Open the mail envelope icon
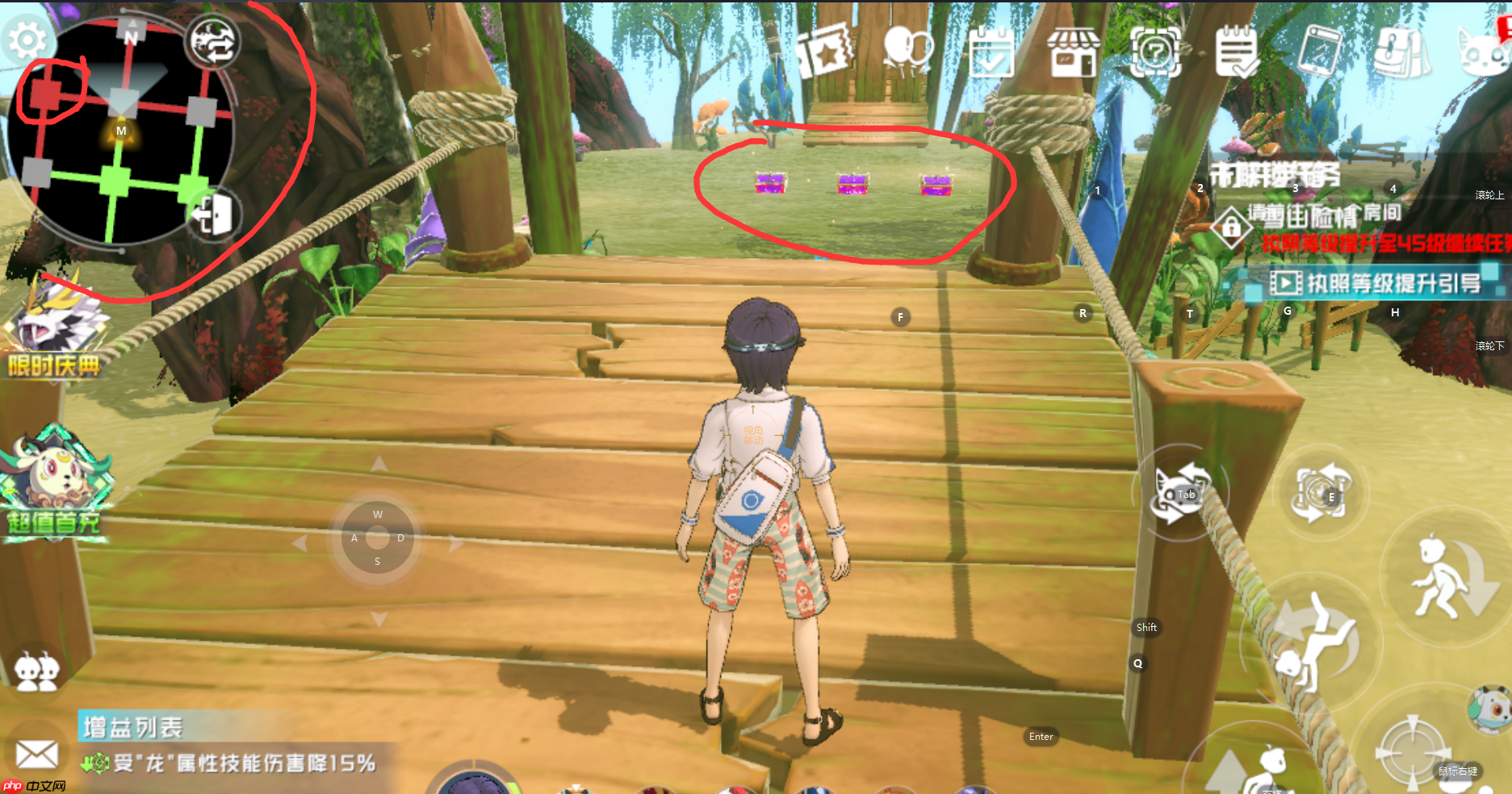1512x794 pixels. point(36,754)
